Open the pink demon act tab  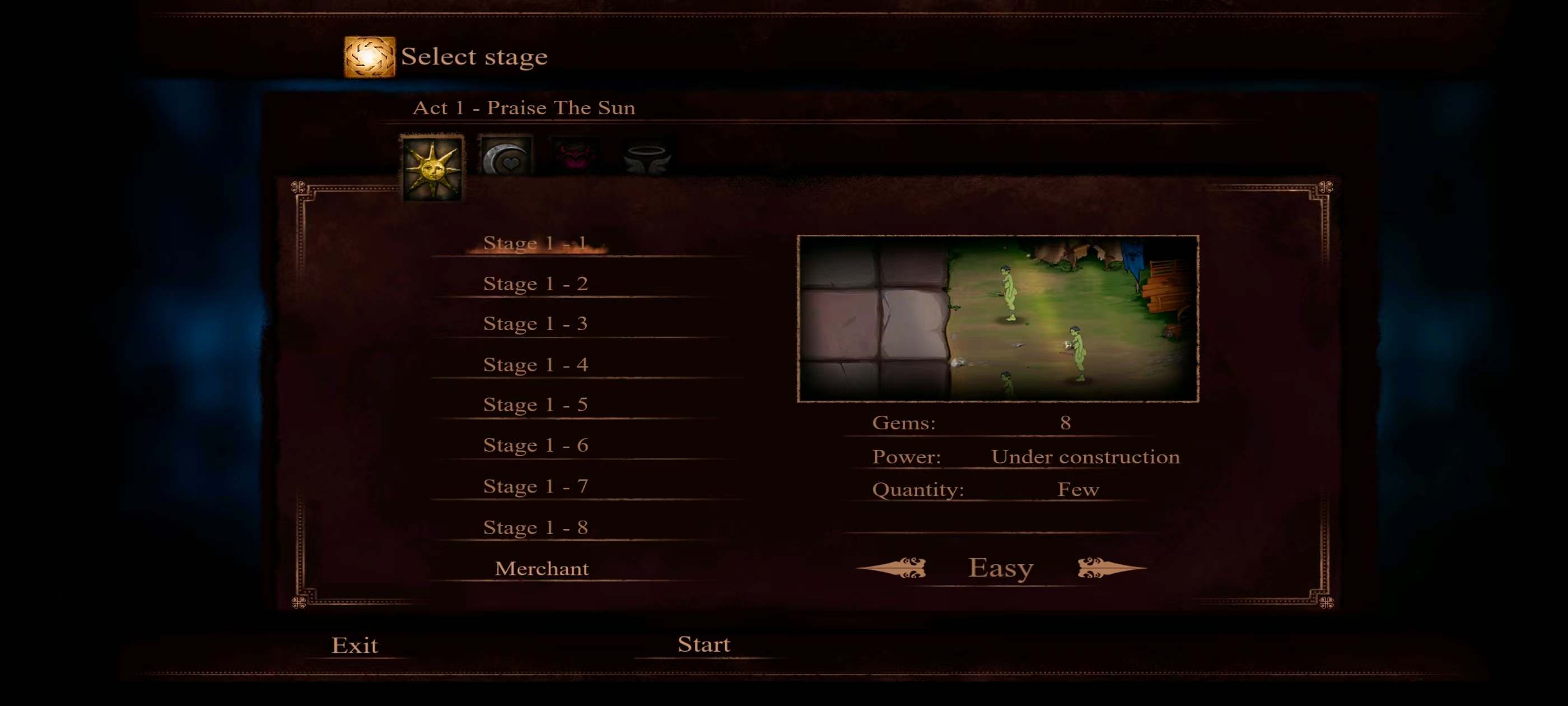point(575,156)
